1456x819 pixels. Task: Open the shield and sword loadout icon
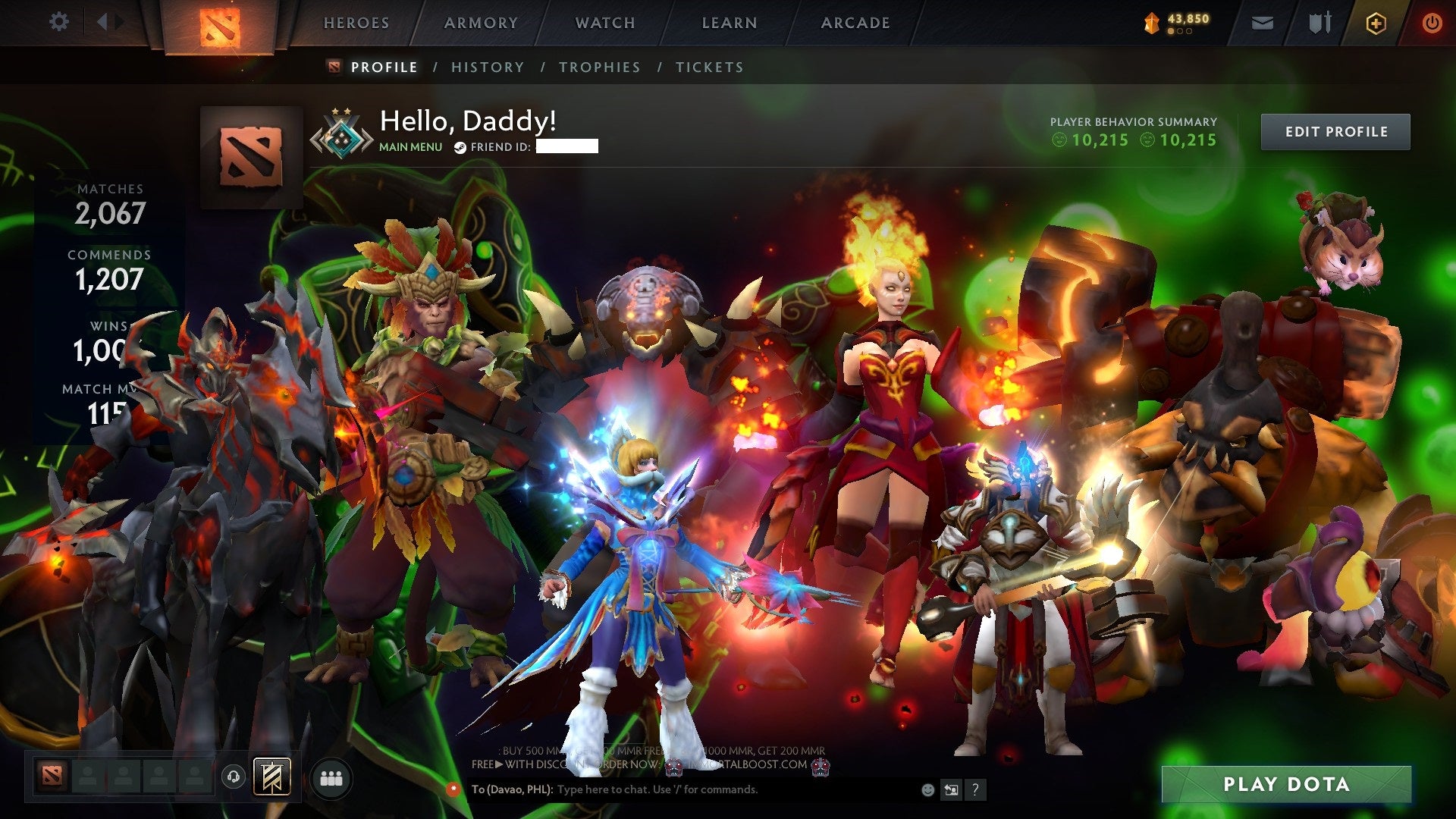click(1319, 22)
